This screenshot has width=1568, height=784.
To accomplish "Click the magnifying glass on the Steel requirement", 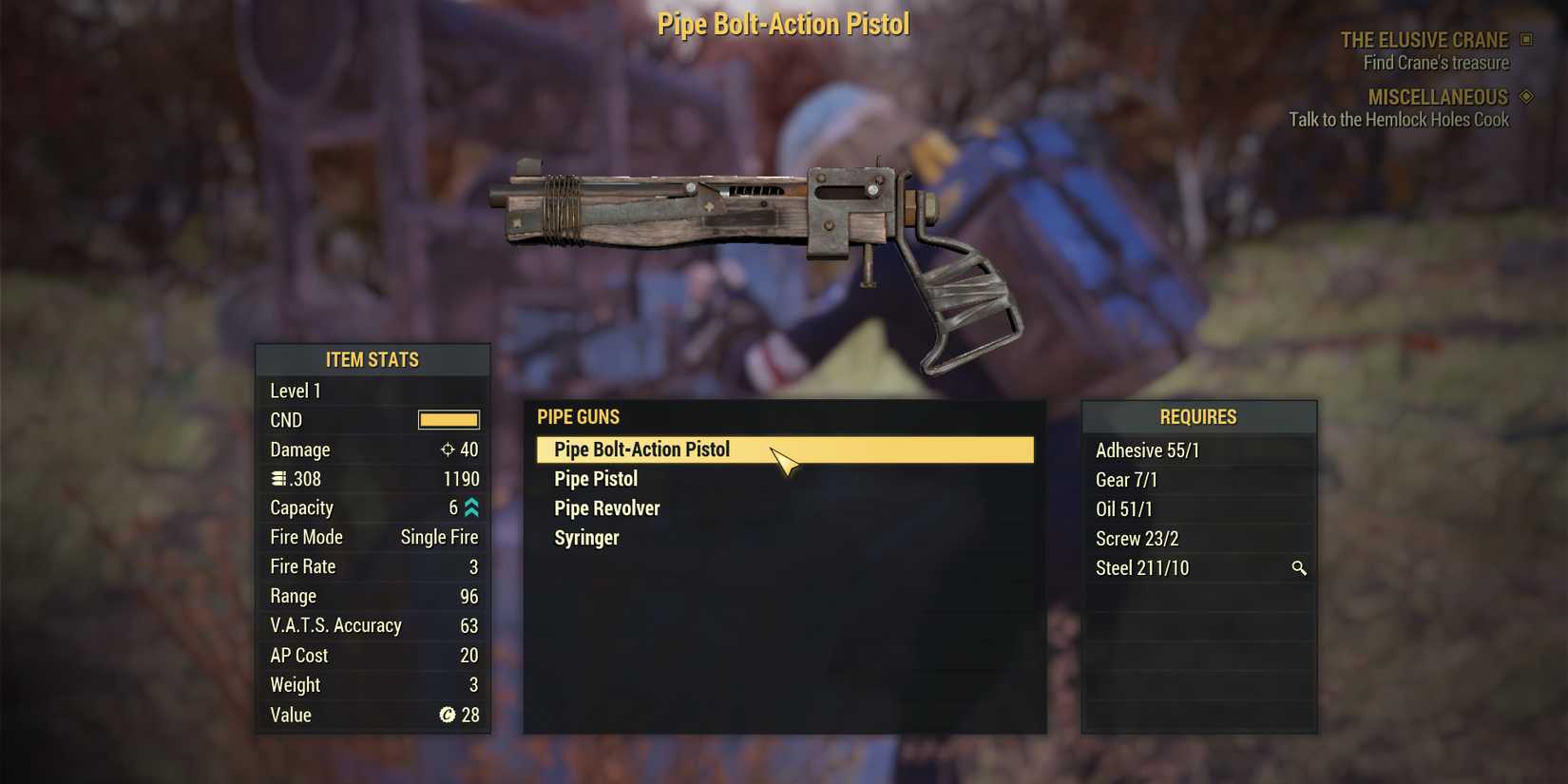I will pos(1299,568).
